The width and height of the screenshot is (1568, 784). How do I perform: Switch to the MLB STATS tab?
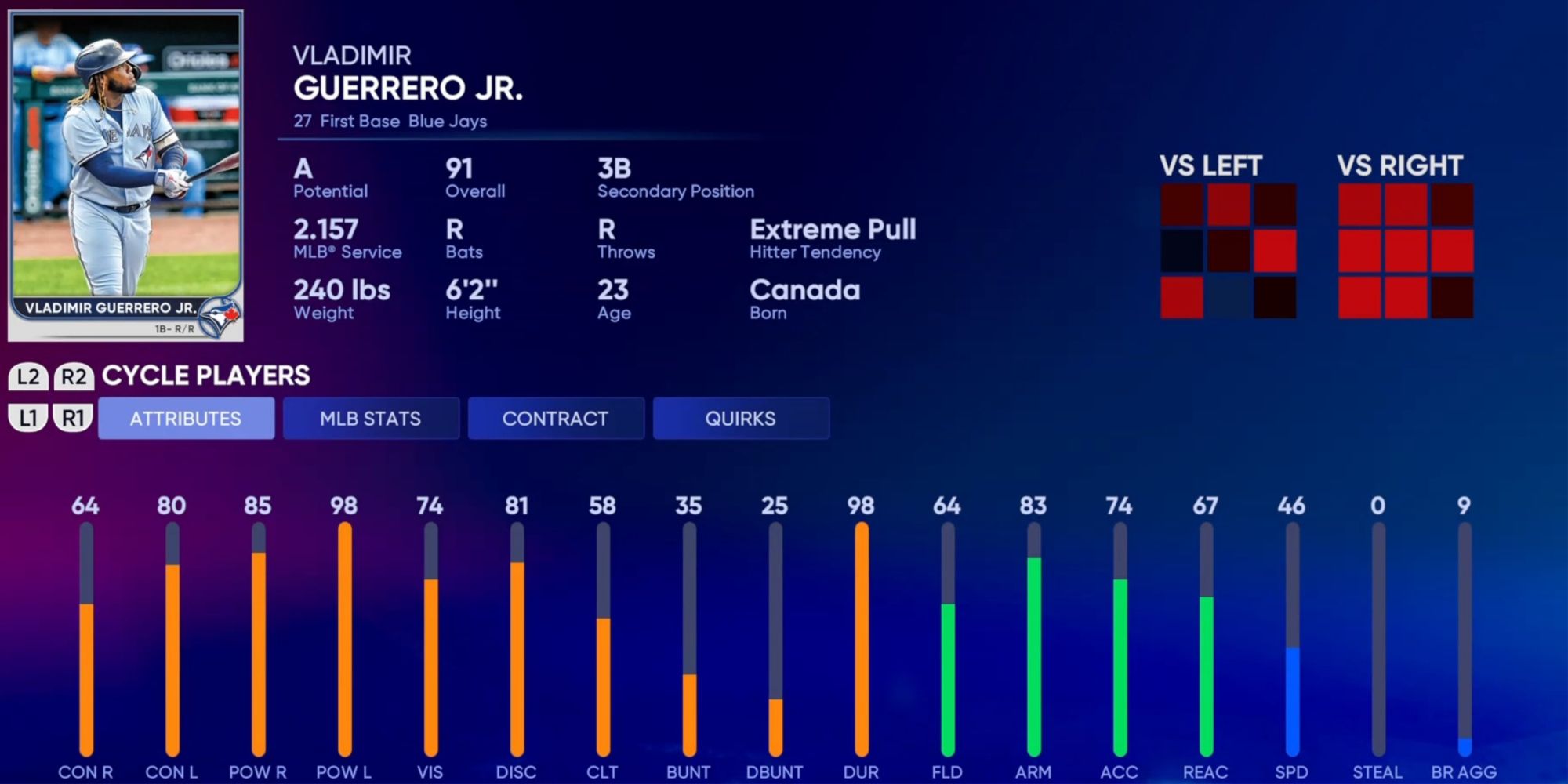[371, 418]
